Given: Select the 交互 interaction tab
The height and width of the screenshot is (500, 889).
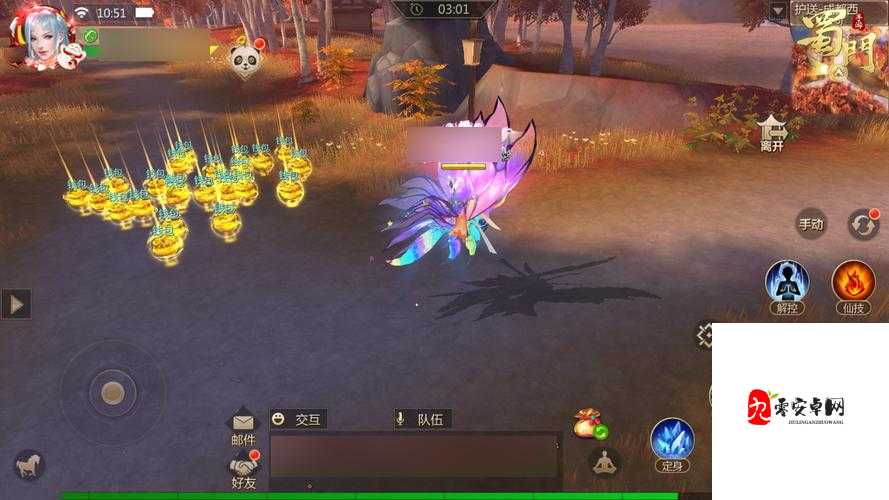Looking at the screenshot, I should coord(298,420).
